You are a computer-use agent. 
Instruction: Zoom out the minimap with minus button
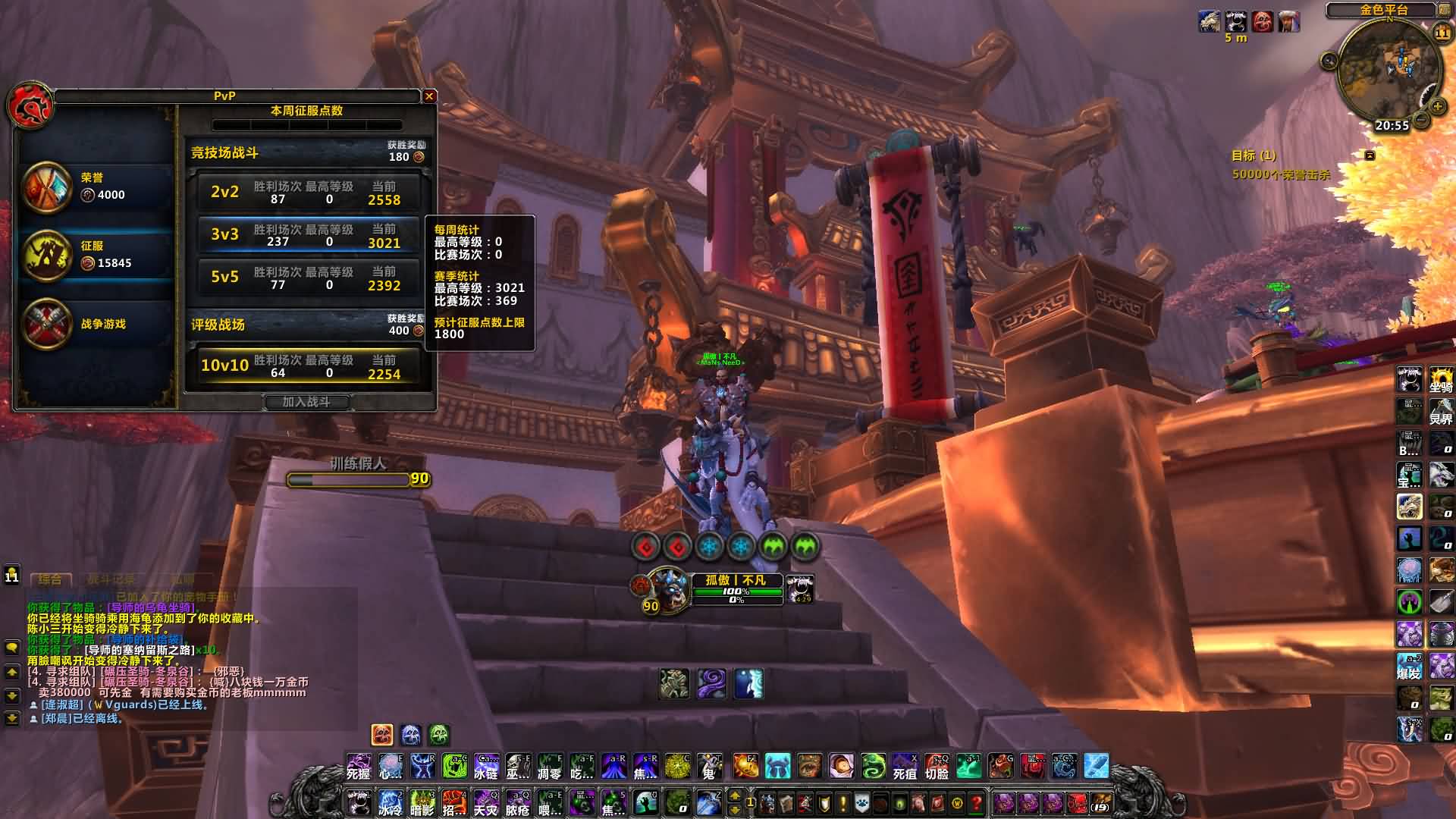click(1422, 121)
